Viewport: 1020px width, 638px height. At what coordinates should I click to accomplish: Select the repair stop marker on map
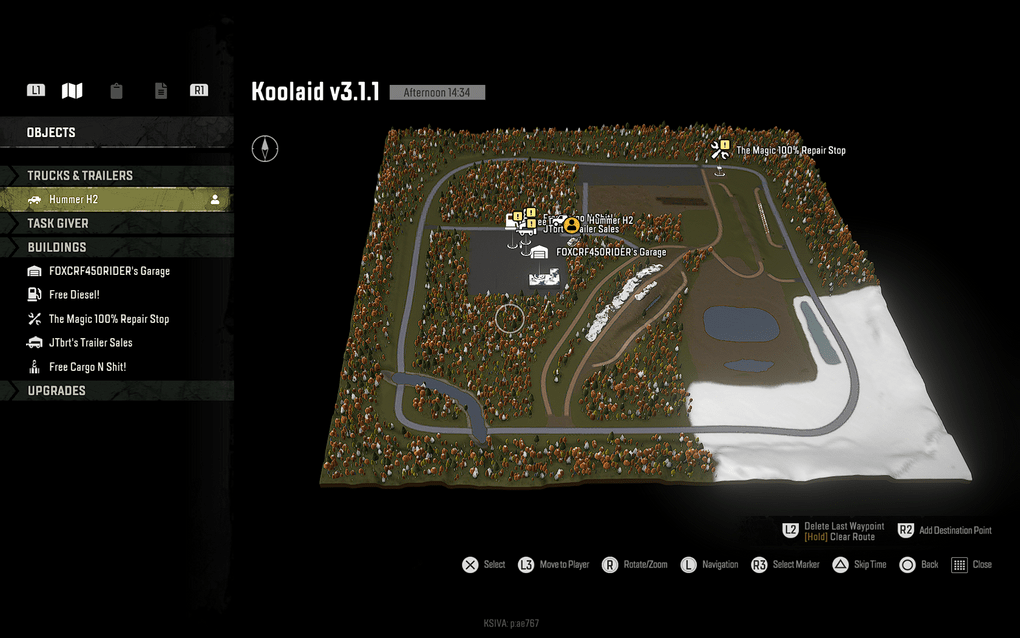tap(719, 150)
